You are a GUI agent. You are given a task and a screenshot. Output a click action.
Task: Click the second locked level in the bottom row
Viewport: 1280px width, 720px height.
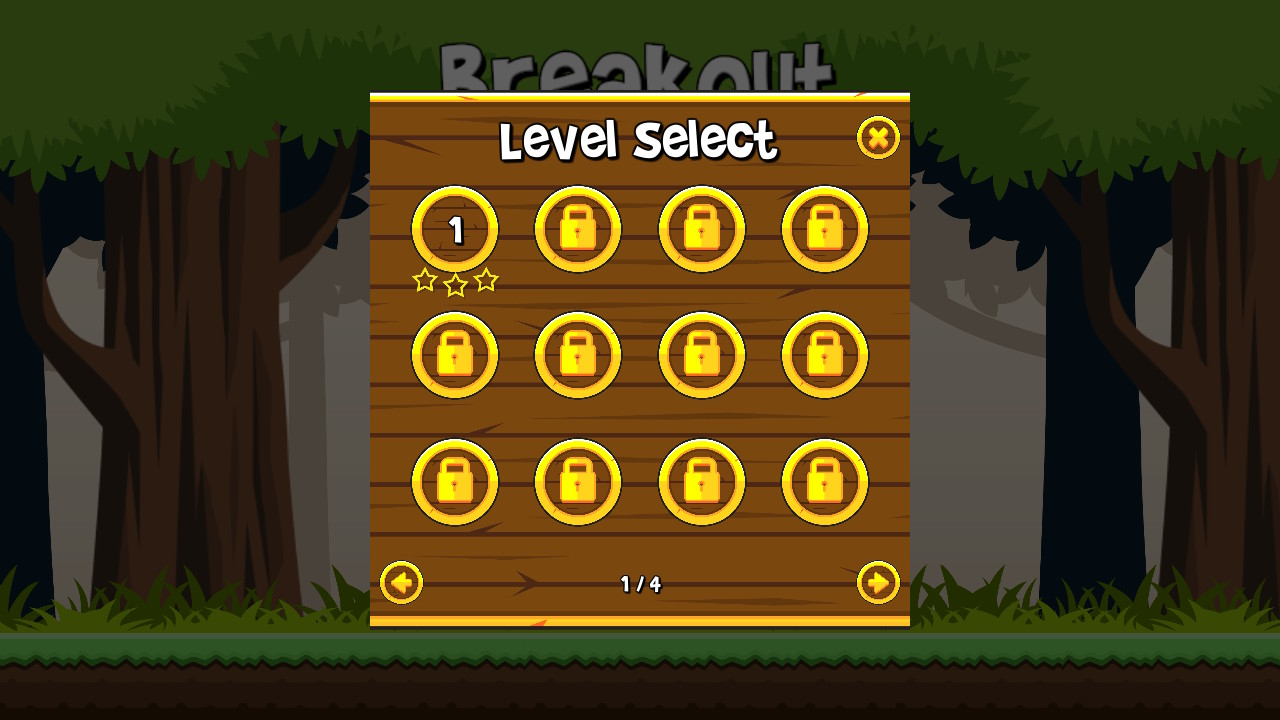click(x=578, y=481)
